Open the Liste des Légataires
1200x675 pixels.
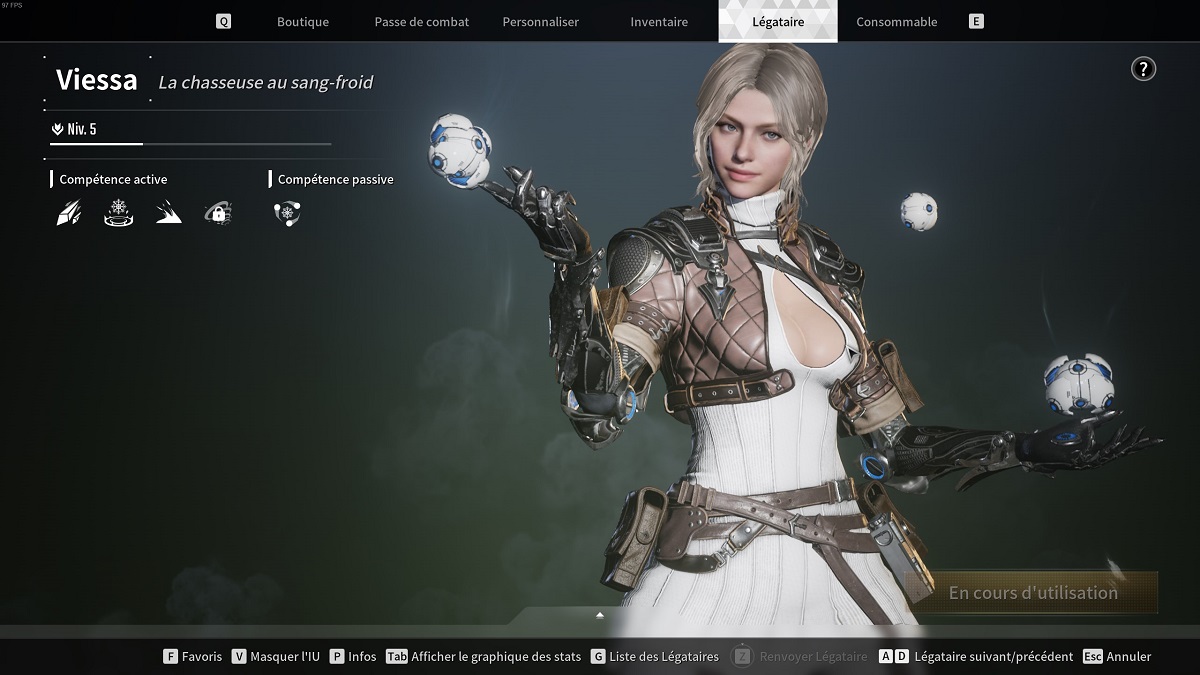pos(654,657)
